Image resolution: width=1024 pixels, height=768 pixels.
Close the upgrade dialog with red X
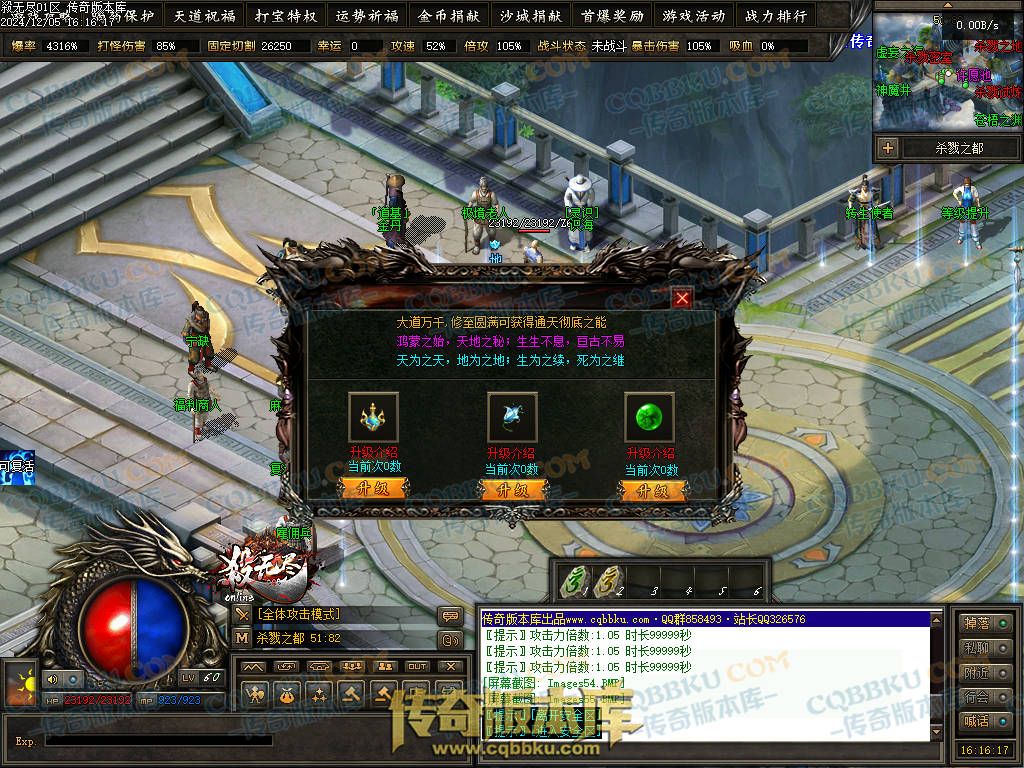coord(682,298)
